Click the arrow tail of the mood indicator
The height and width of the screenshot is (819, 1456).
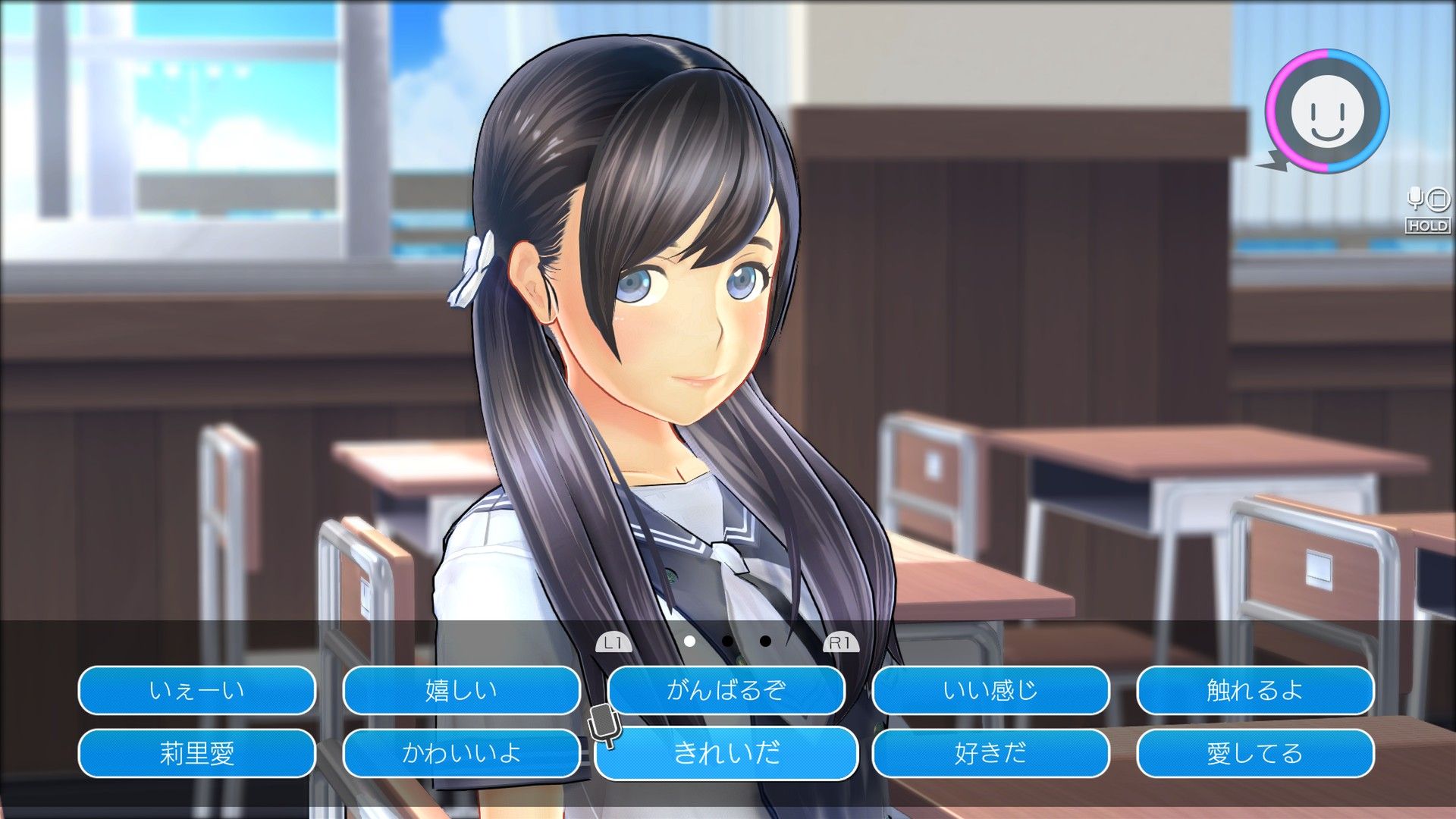coord(1271,161)
